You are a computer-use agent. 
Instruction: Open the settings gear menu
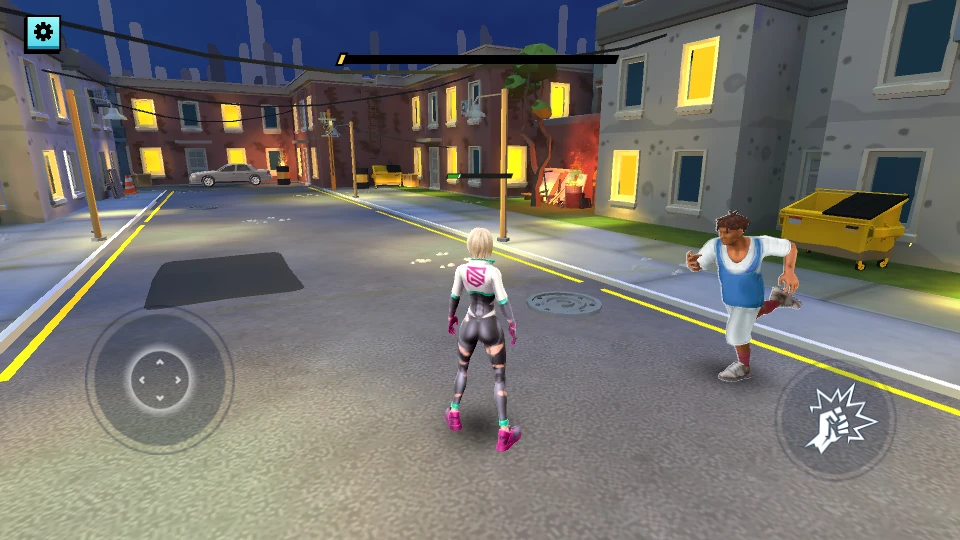click(43, 33)
